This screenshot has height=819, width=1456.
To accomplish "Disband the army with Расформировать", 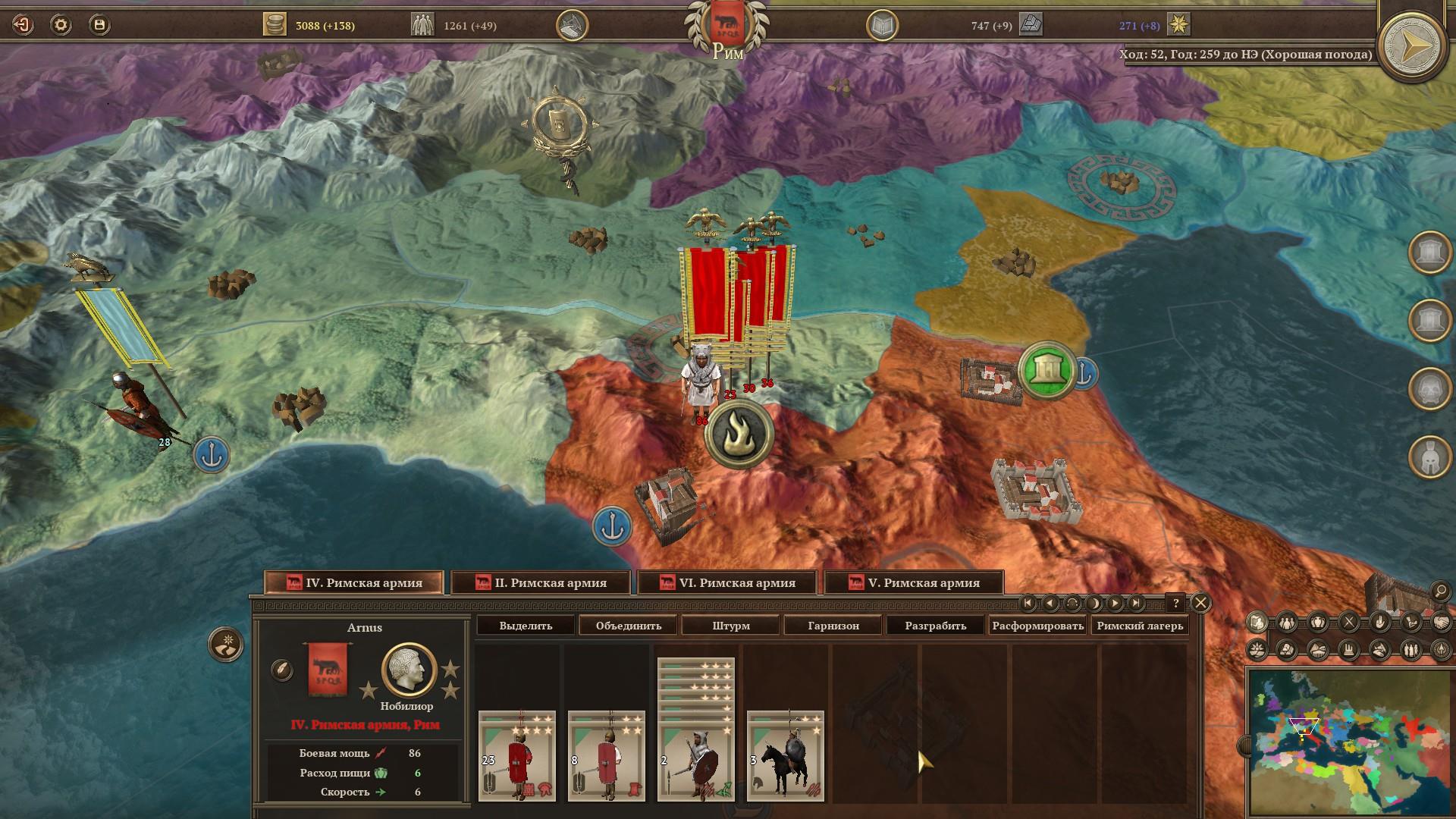I will 1037,626.
